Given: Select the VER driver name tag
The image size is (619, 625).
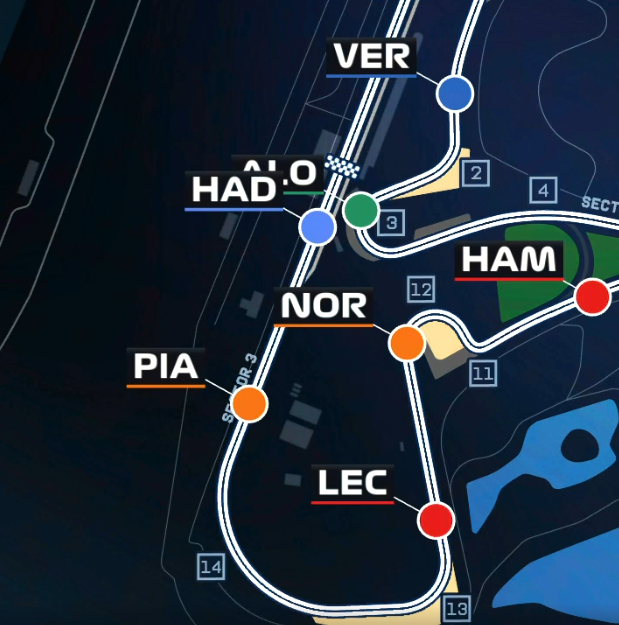Looking at the screenshot, I should click(x=371, y=57).
